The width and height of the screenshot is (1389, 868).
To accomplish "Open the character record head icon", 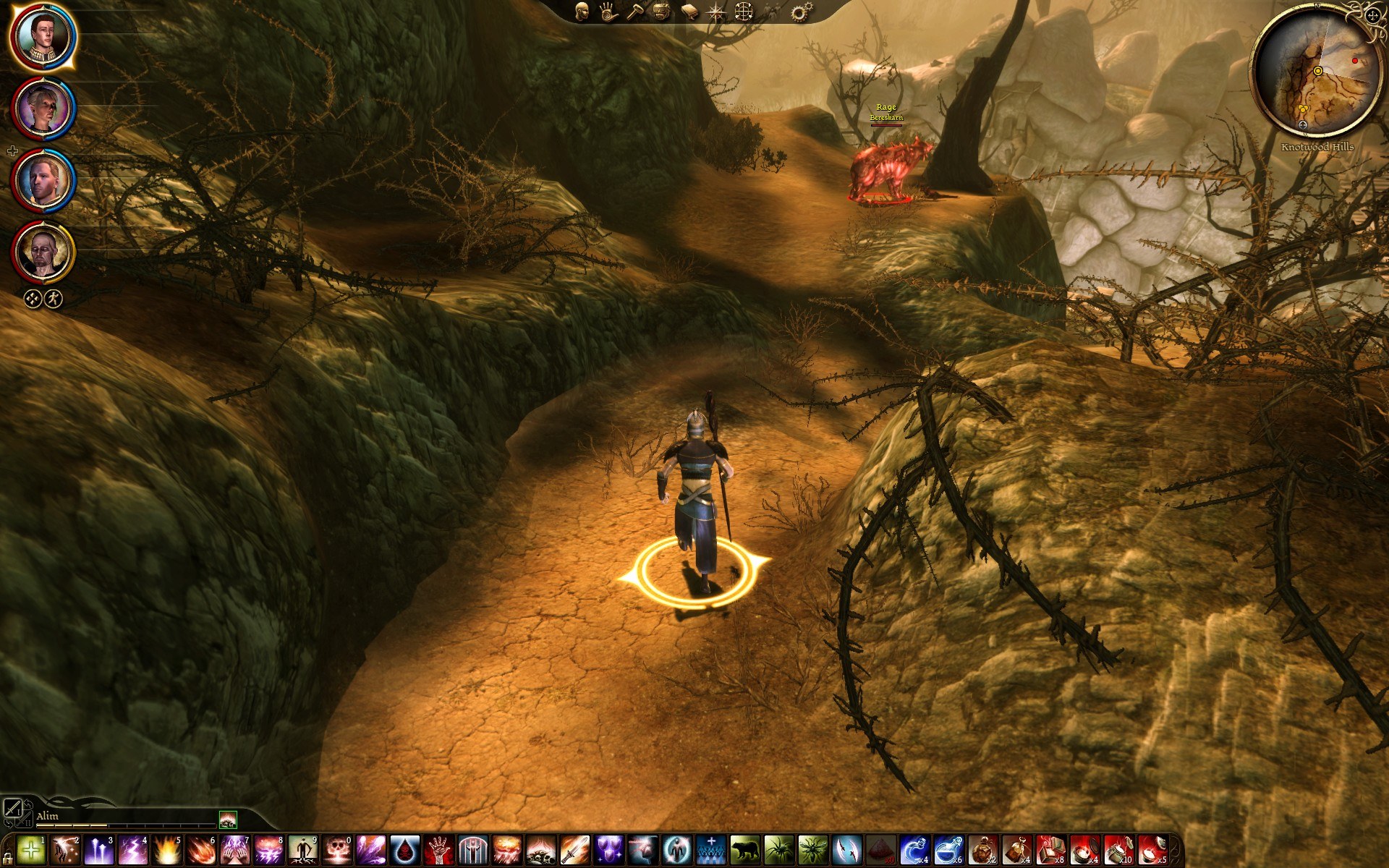I will pyautogui.click(x=582, y=11).
